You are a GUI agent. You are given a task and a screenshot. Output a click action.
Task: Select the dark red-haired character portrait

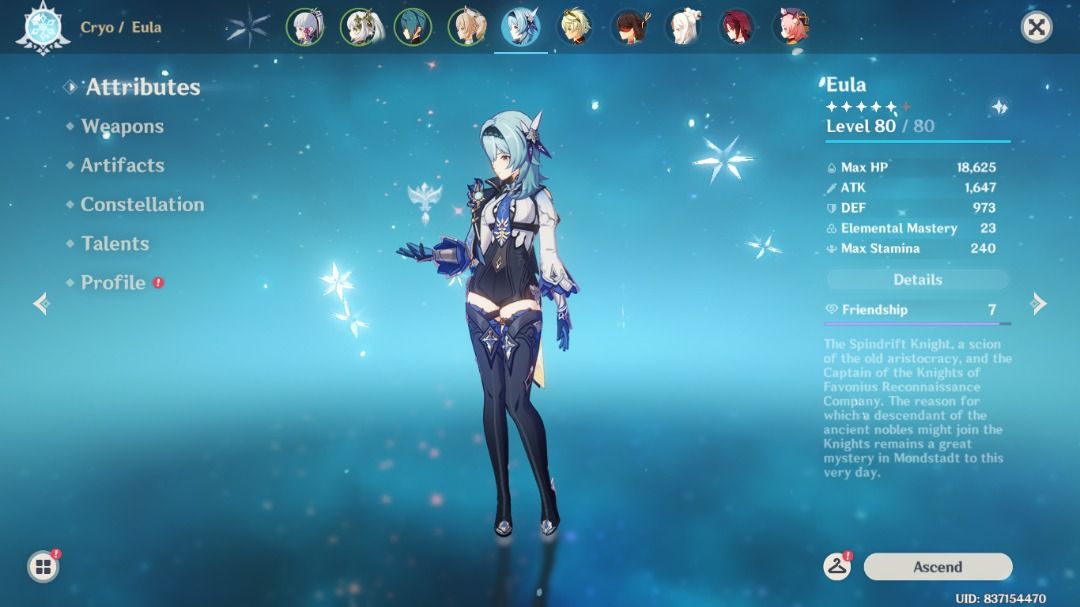737,27
